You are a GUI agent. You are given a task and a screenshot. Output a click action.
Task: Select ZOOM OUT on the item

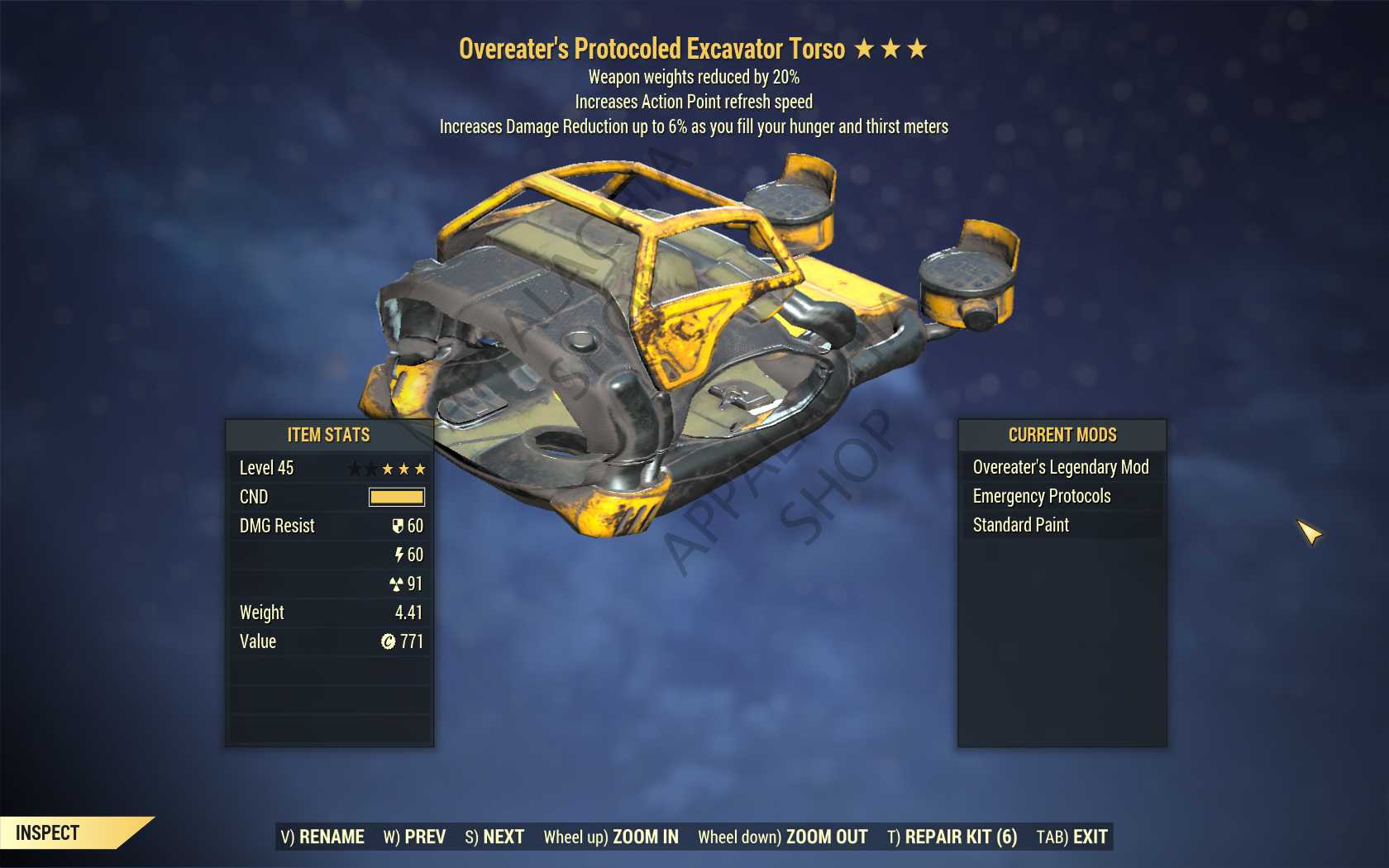782,837
